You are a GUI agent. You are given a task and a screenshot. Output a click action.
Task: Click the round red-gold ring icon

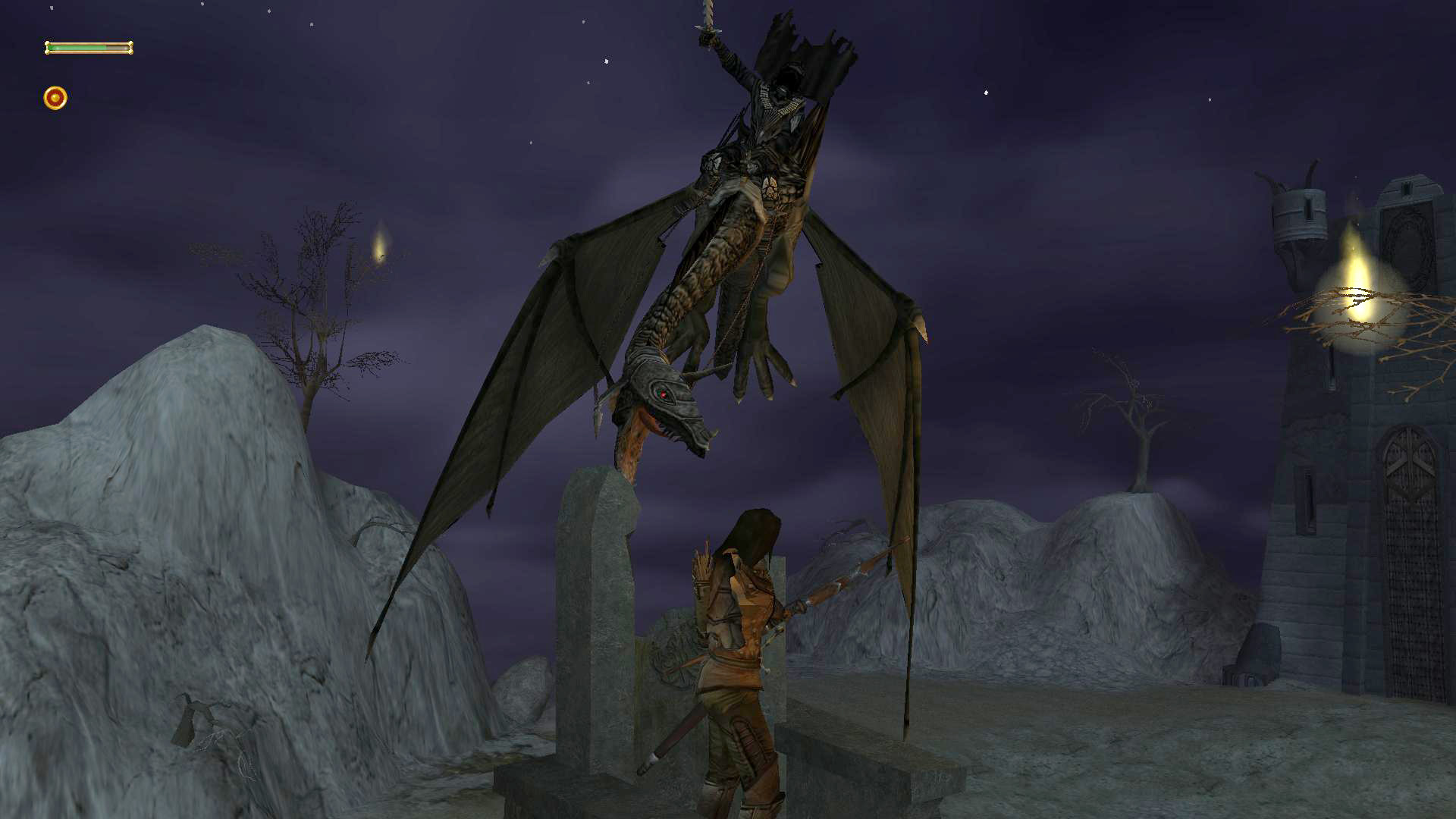coord(55,98)
